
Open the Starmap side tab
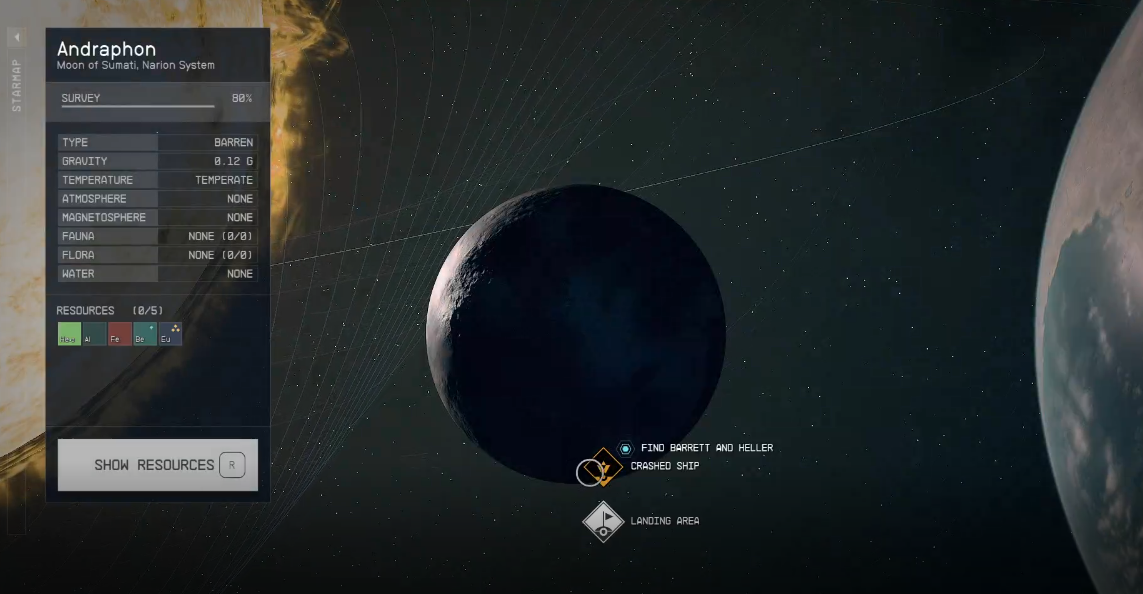[16, 85]
